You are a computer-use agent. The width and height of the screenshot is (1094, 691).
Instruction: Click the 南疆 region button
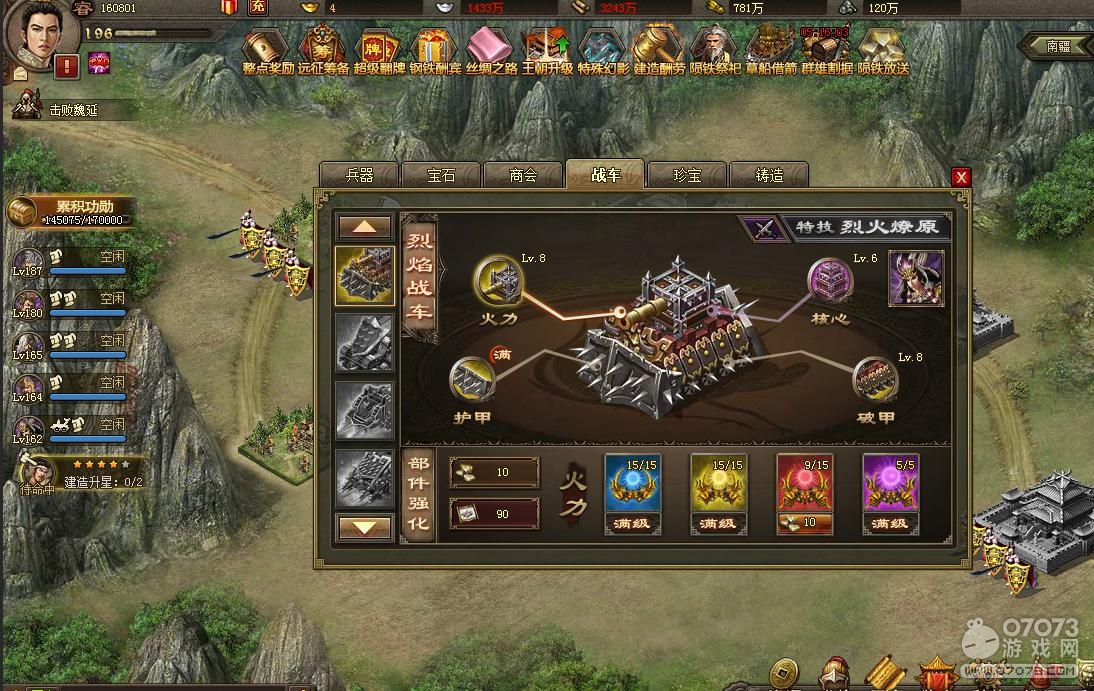[1057, 46]
